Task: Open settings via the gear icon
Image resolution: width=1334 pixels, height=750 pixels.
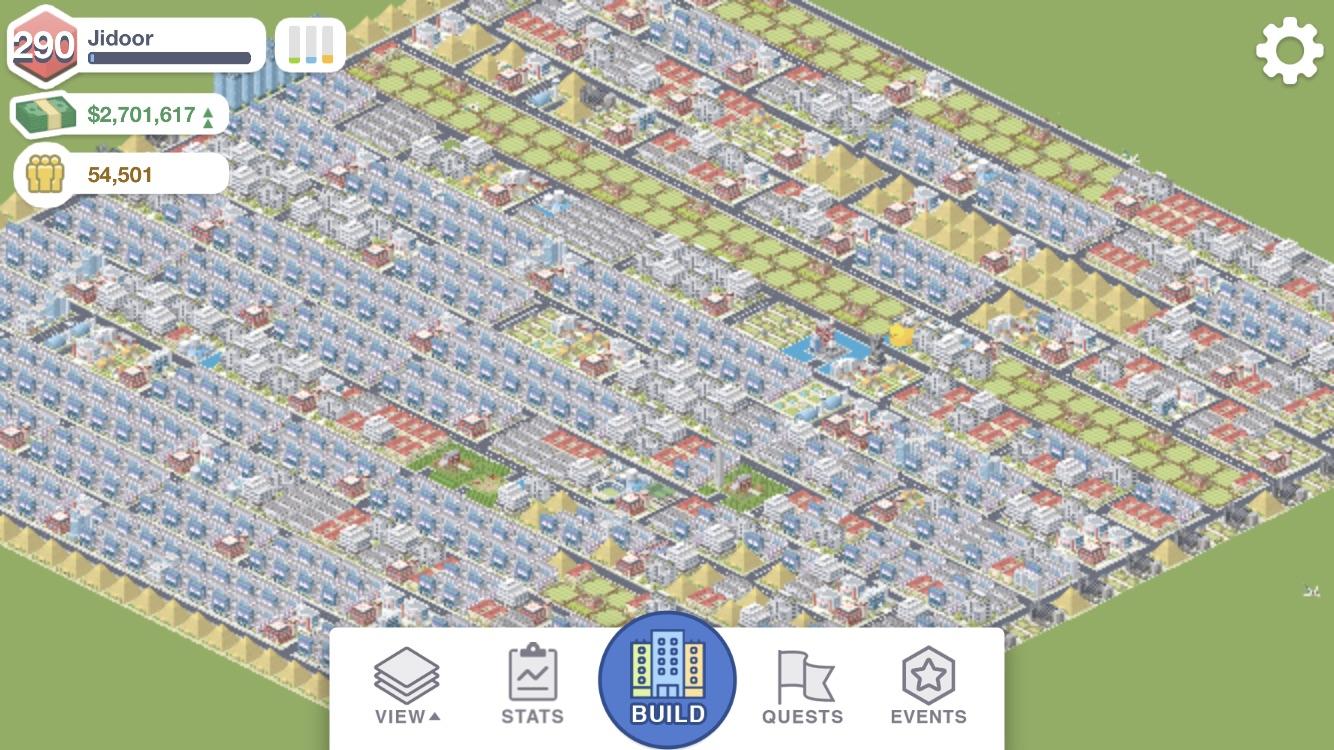Action: 1289,48
